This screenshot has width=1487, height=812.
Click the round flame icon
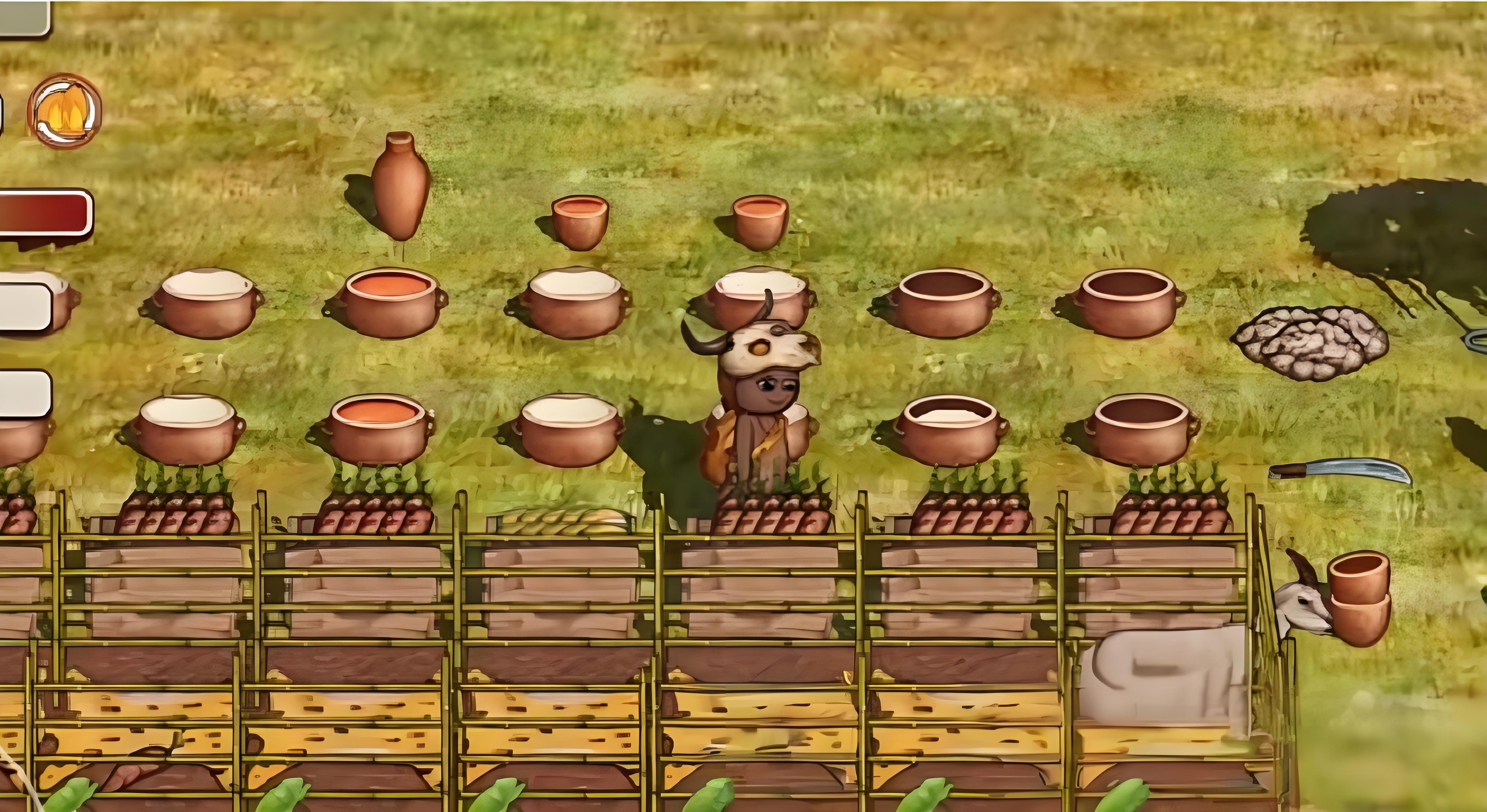pos(64,110)
